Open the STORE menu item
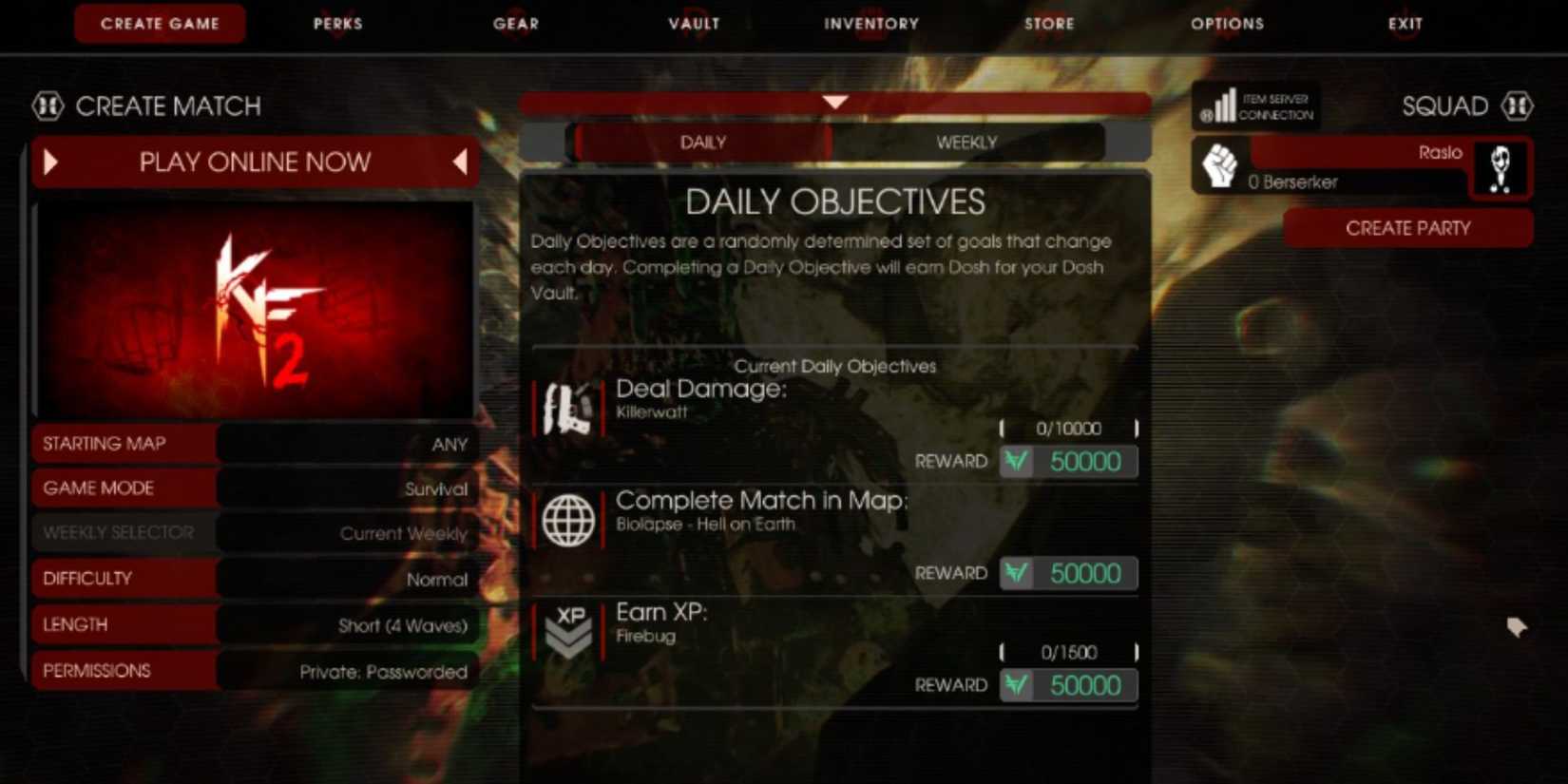 tap(1049, 24)
